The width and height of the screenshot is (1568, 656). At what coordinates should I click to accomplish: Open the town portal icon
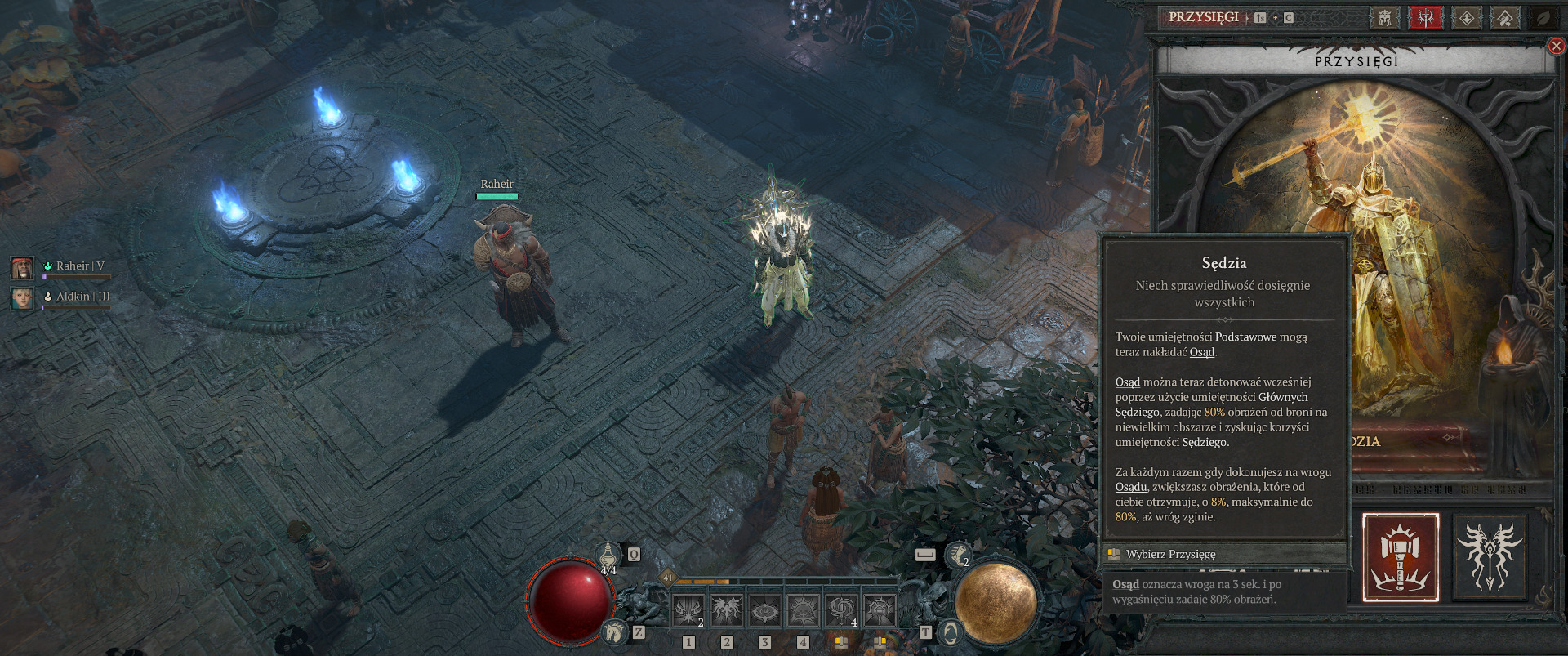click(951, 631)
